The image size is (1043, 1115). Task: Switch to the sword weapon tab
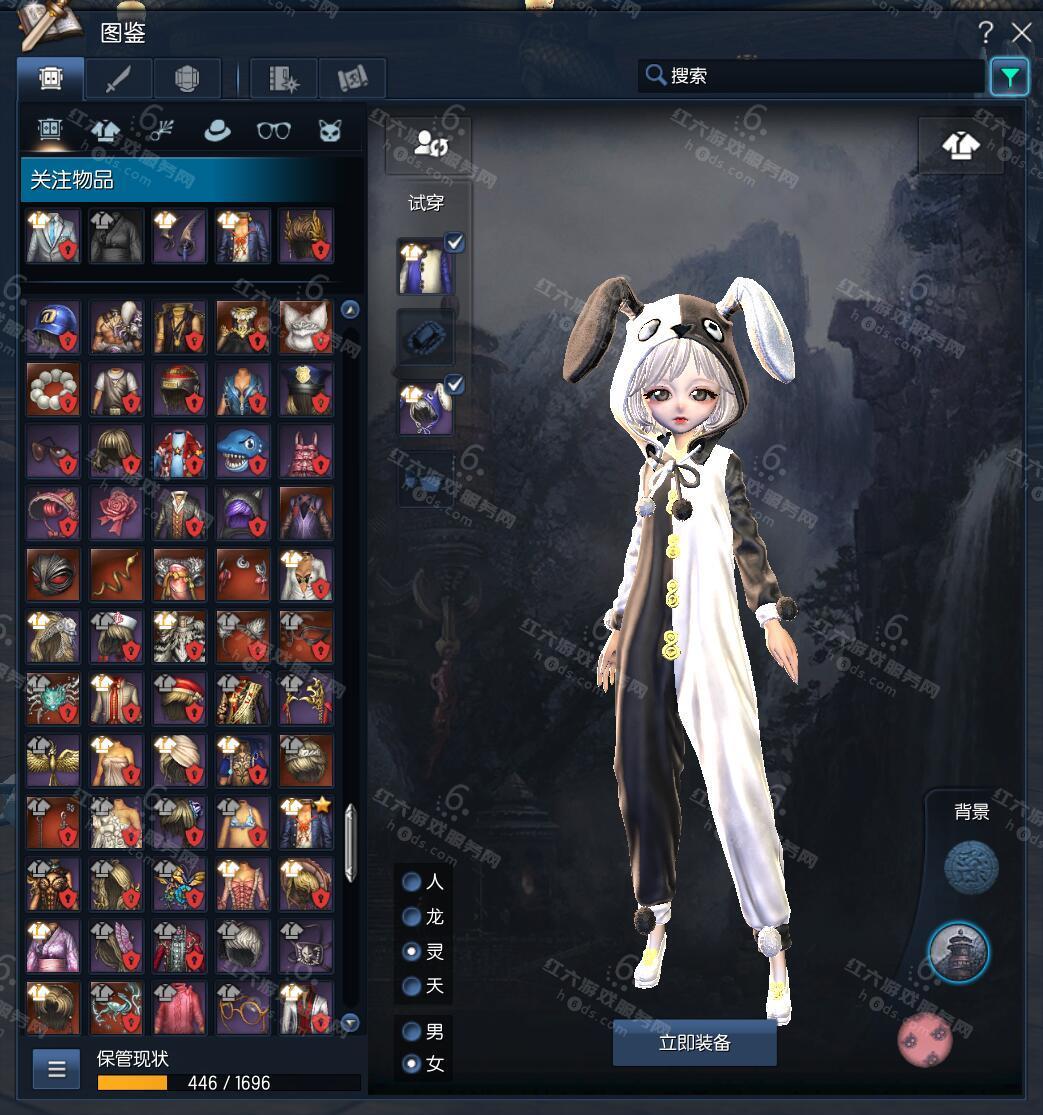click(118, 78)
